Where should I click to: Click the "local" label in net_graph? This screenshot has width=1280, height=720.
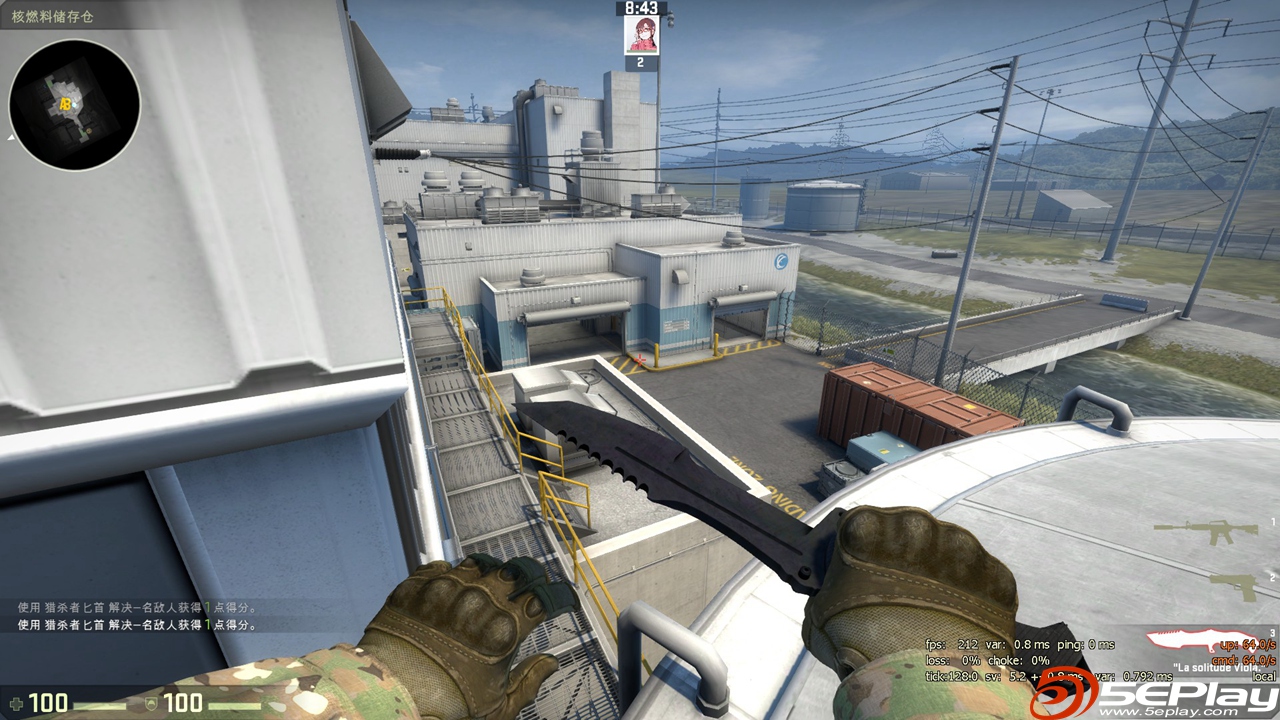1263,676
